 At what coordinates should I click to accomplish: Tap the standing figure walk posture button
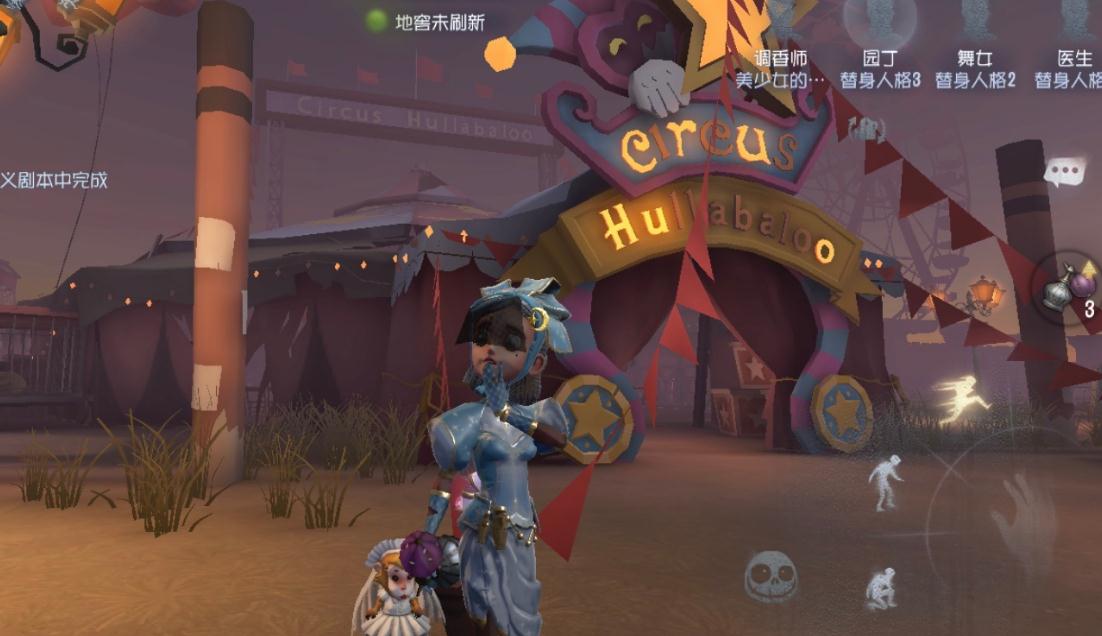884,481
